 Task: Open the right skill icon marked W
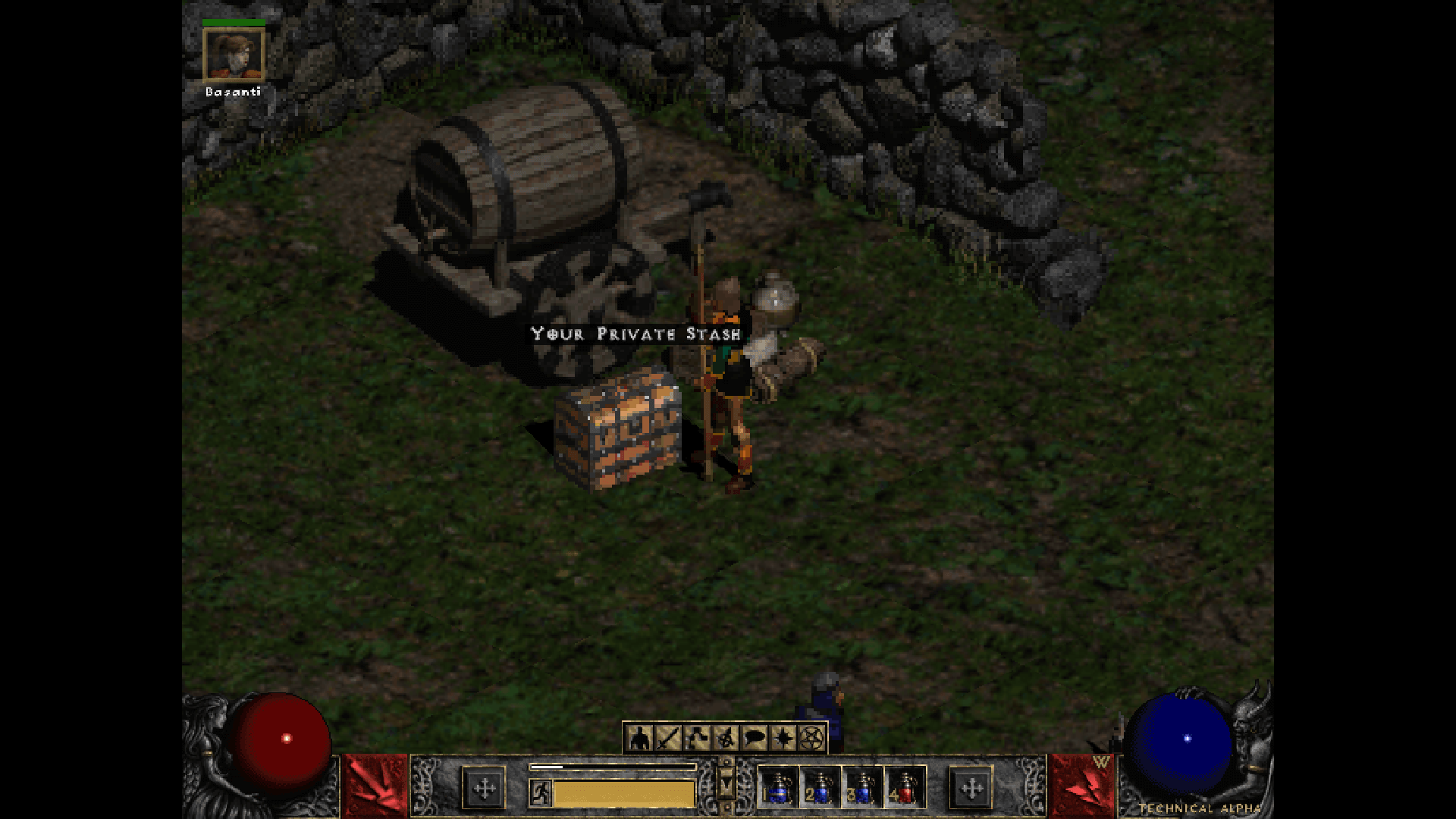click(x=1081, y=786)
